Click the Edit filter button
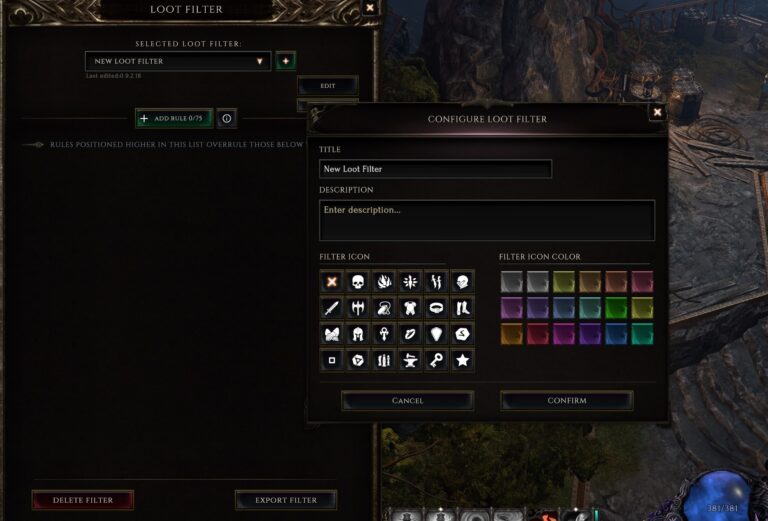The width and height of the screenshot is (768, 521). point(327,86)
